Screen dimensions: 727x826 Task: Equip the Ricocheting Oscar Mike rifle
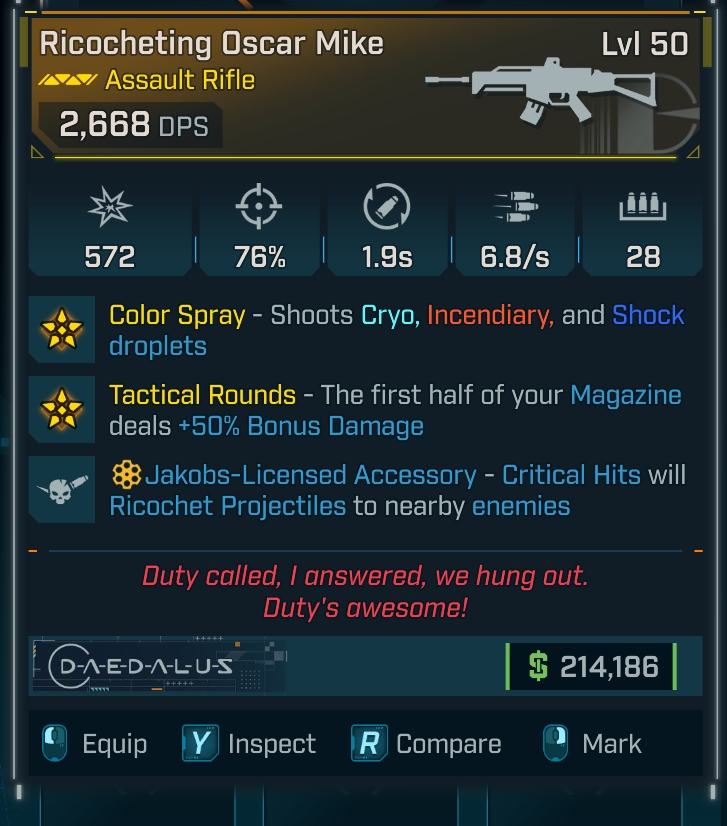click(x=95, y=744)
